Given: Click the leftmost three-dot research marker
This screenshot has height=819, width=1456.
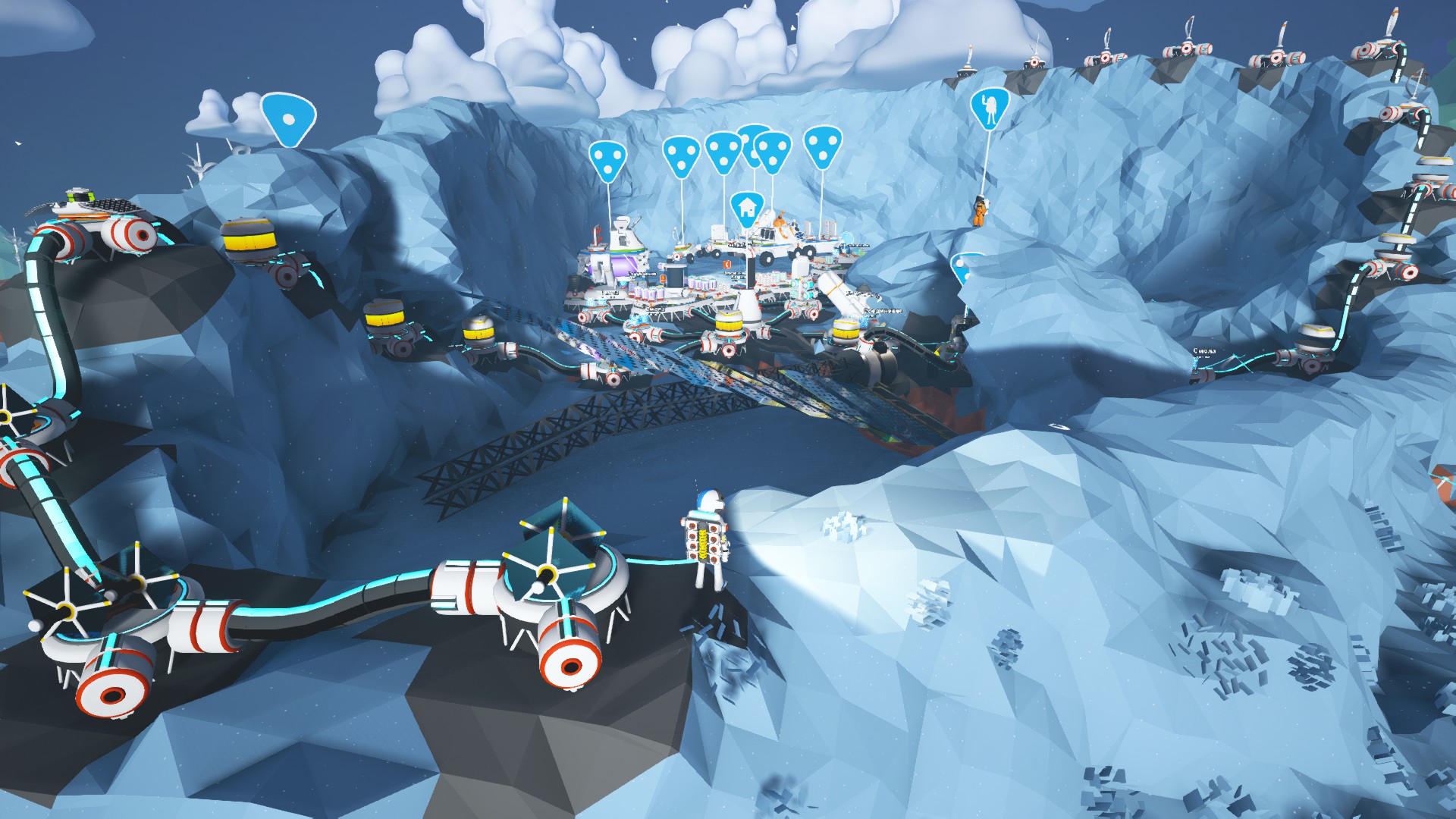Looking at the screenshot, I should point(609,158).
